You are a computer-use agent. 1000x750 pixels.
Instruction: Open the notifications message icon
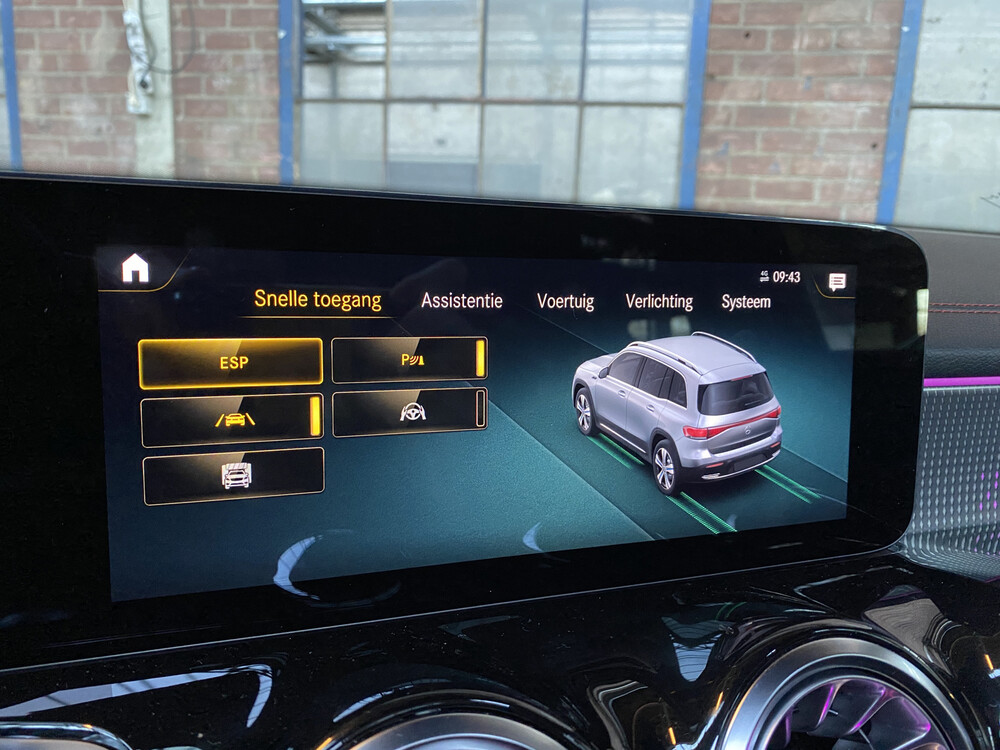pyautogui.click(x=837, y=282)
